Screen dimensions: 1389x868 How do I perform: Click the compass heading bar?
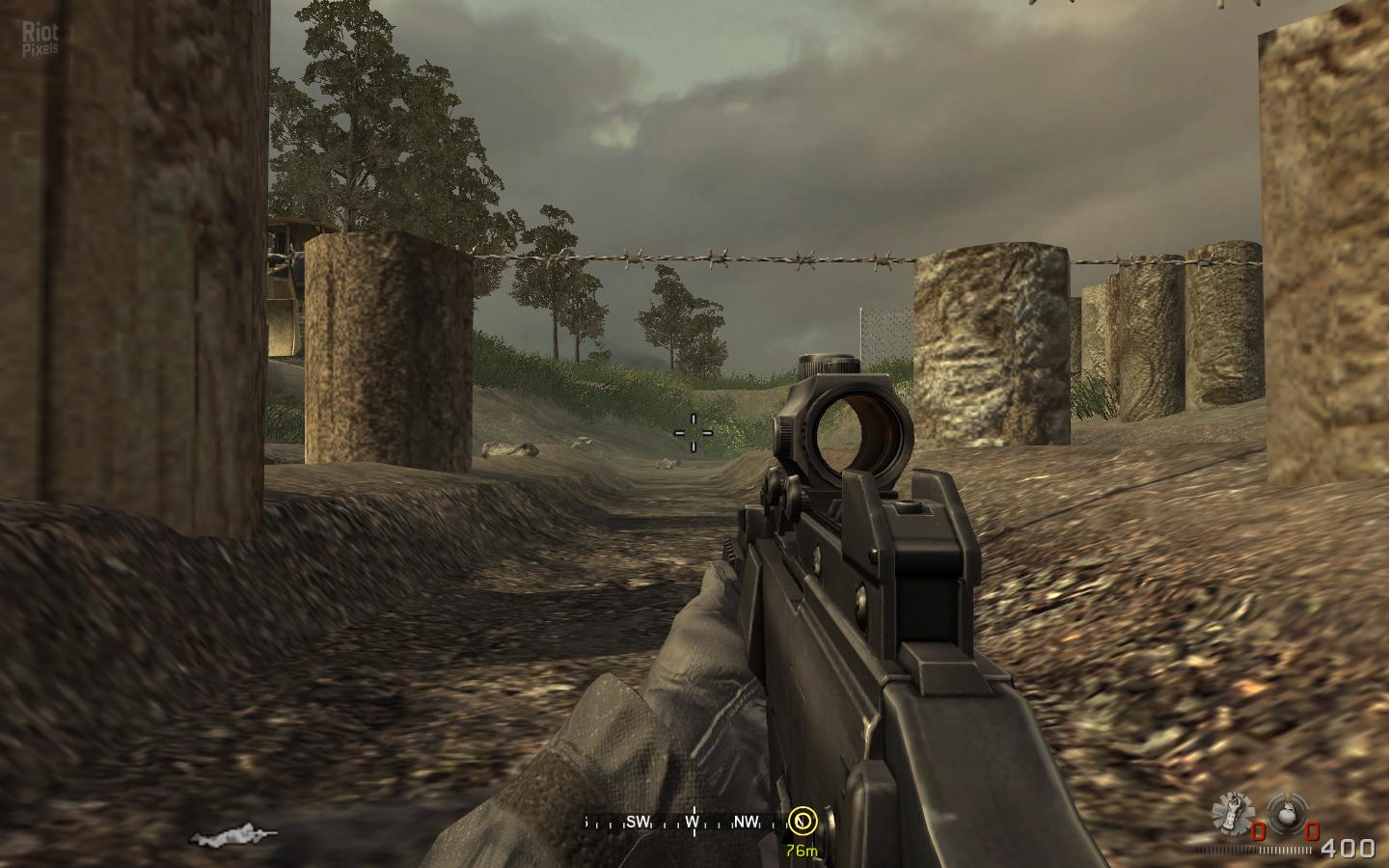pyautogui.click(x=689, y=822)
